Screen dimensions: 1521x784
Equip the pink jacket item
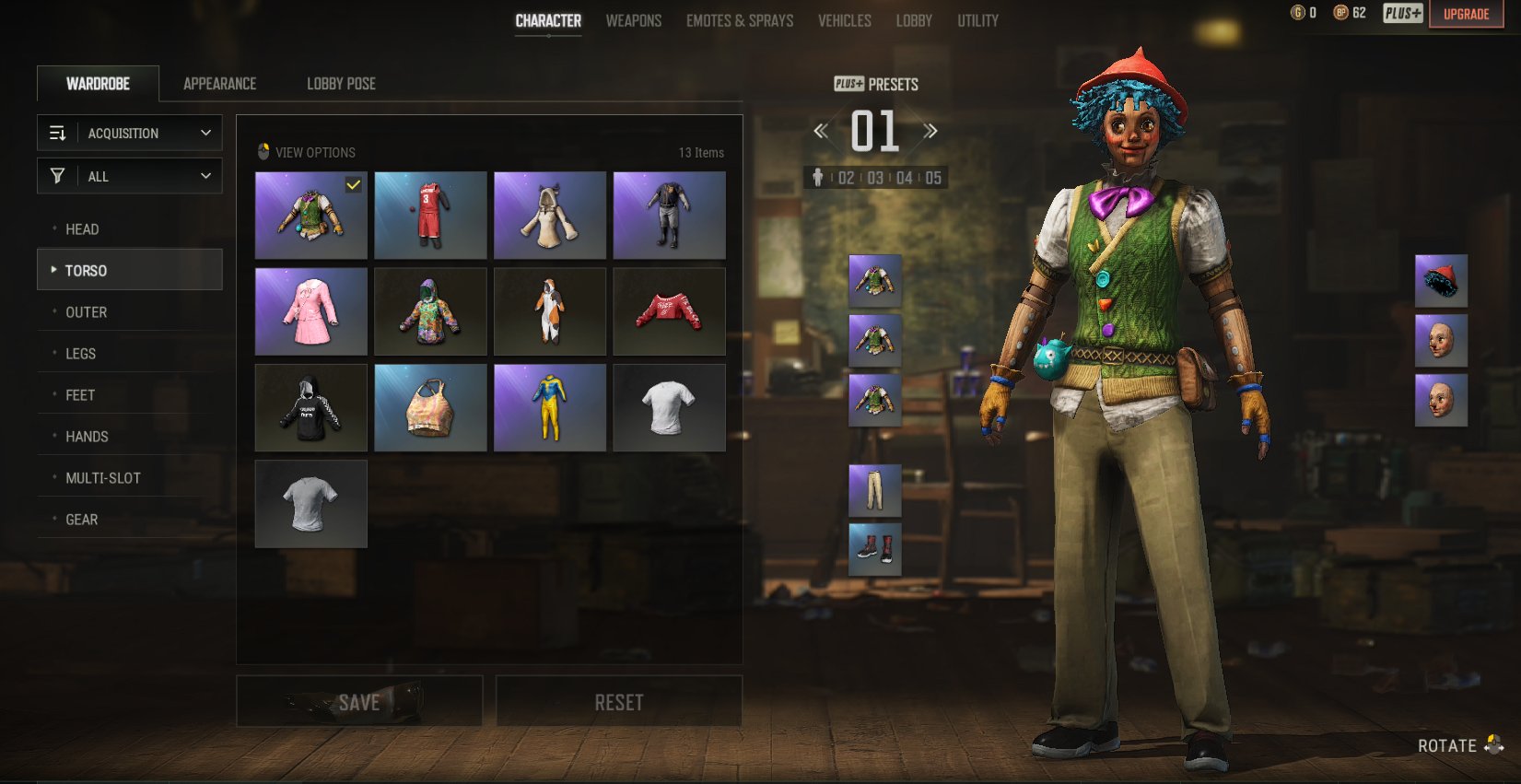click(310, 311)
